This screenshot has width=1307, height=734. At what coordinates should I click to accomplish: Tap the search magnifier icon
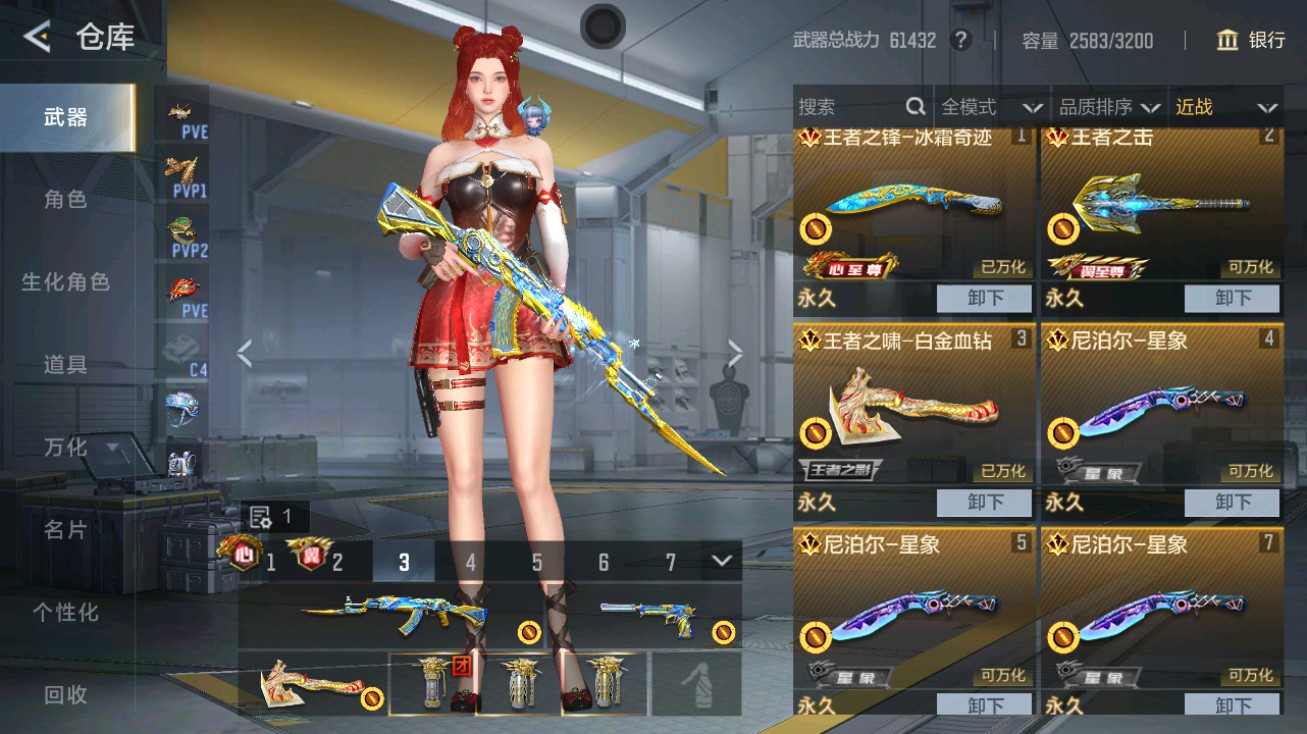pyautogui.click(x=915, y=106)
